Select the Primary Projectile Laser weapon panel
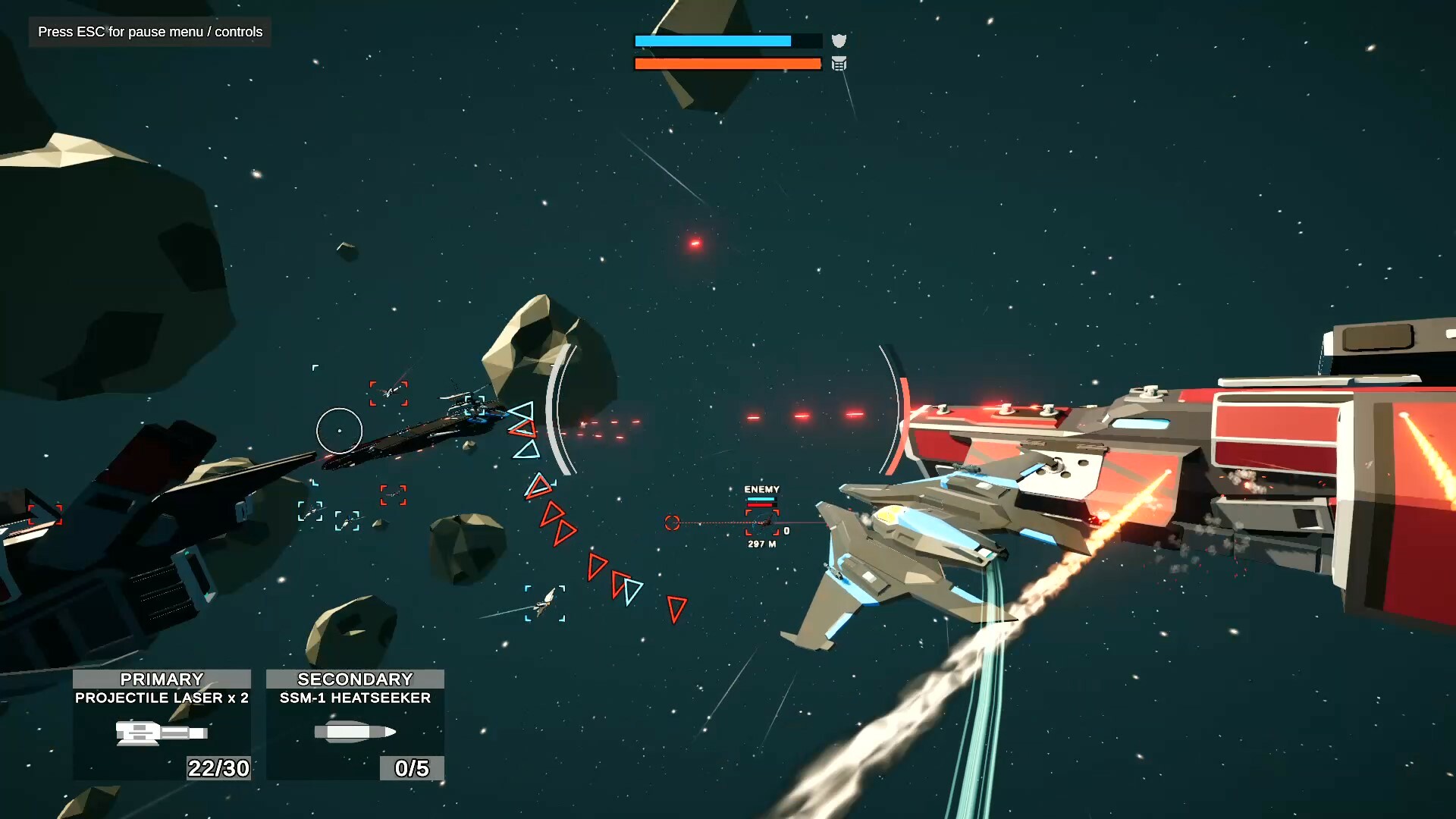 click(162, 724)
